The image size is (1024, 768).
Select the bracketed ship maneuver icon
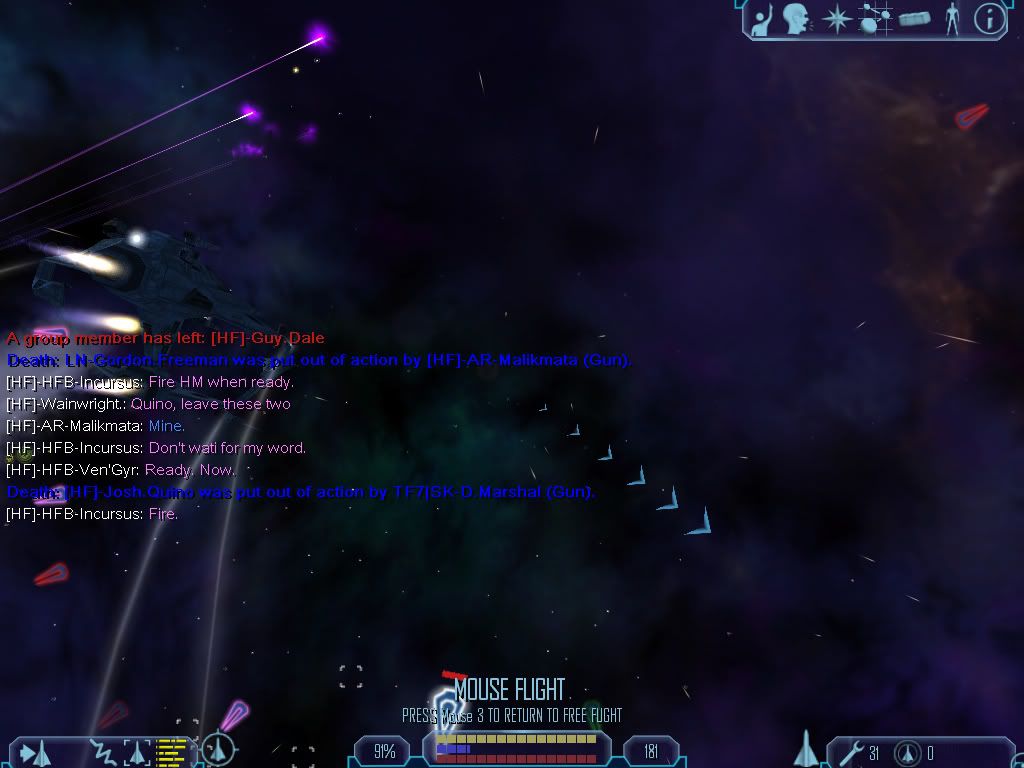[136, 752]
